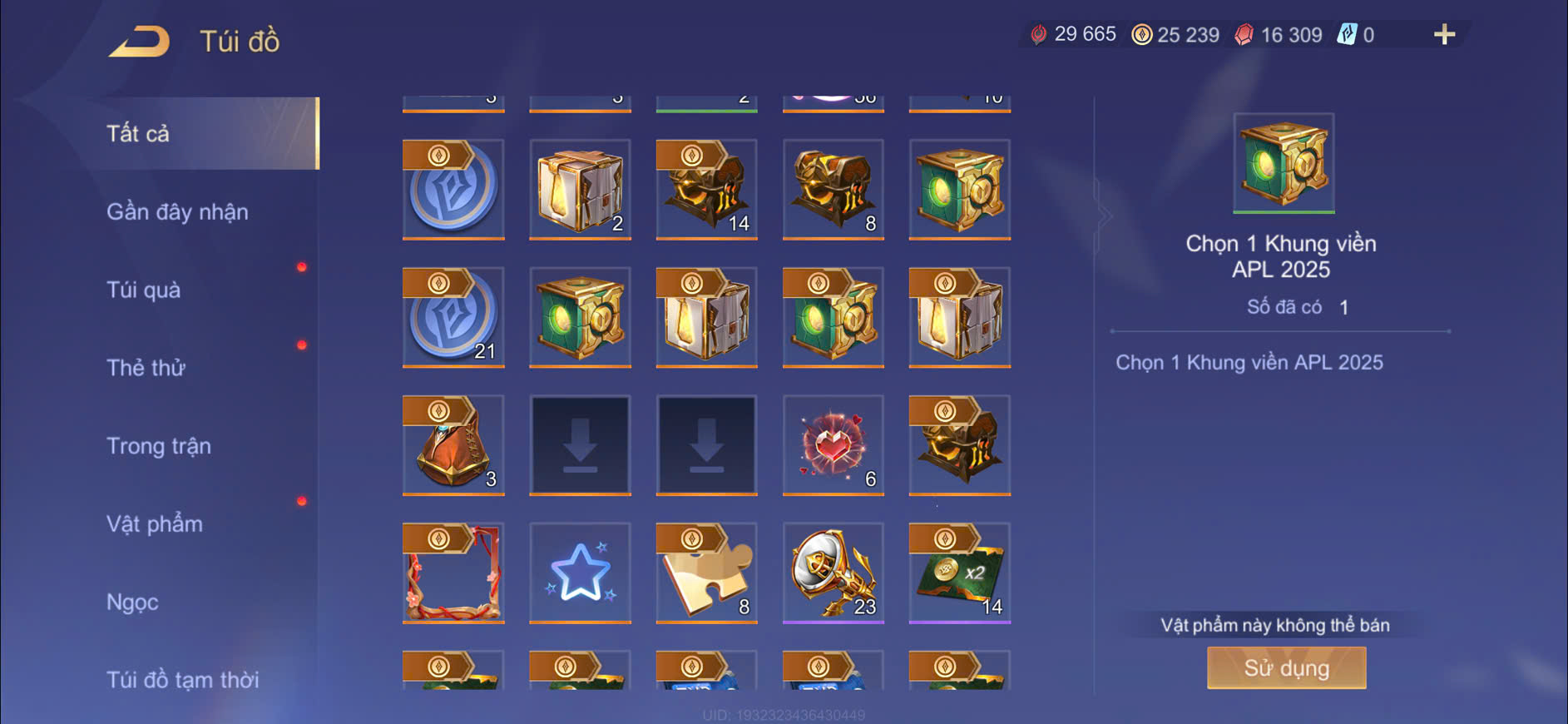Click the Sử dụng button
The image size is (1568, 724).
point(1286,667)
